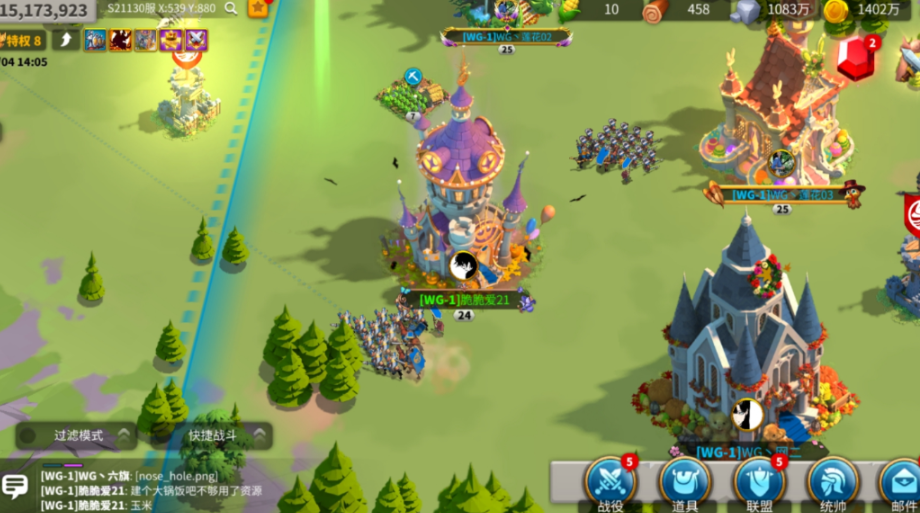Select the black dragon buff icon
Viewport: 920px width, 513px height.
tap(121, 40)
